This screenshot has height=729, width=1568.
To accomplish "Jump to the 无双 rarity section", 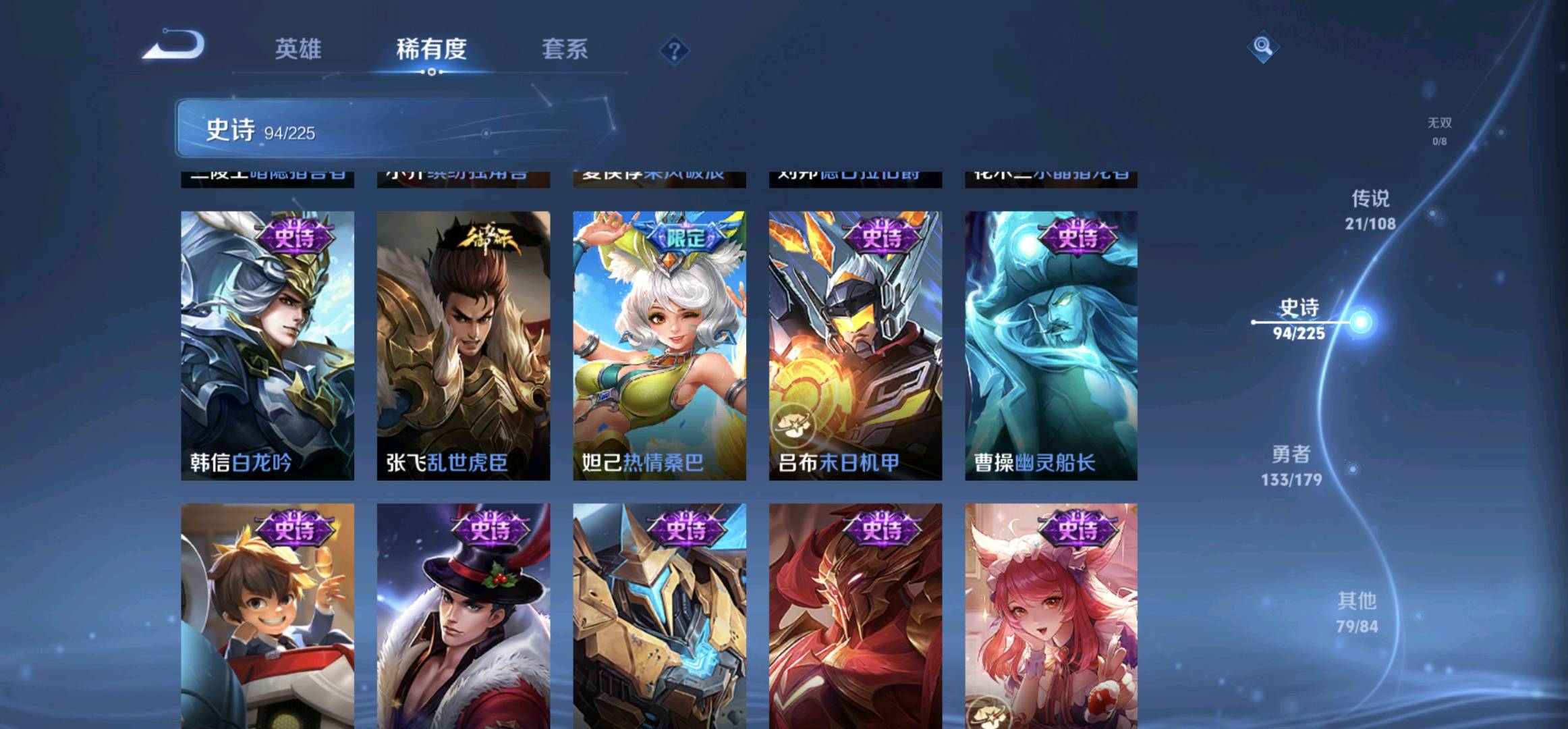I will click(x=1439, y=130).
